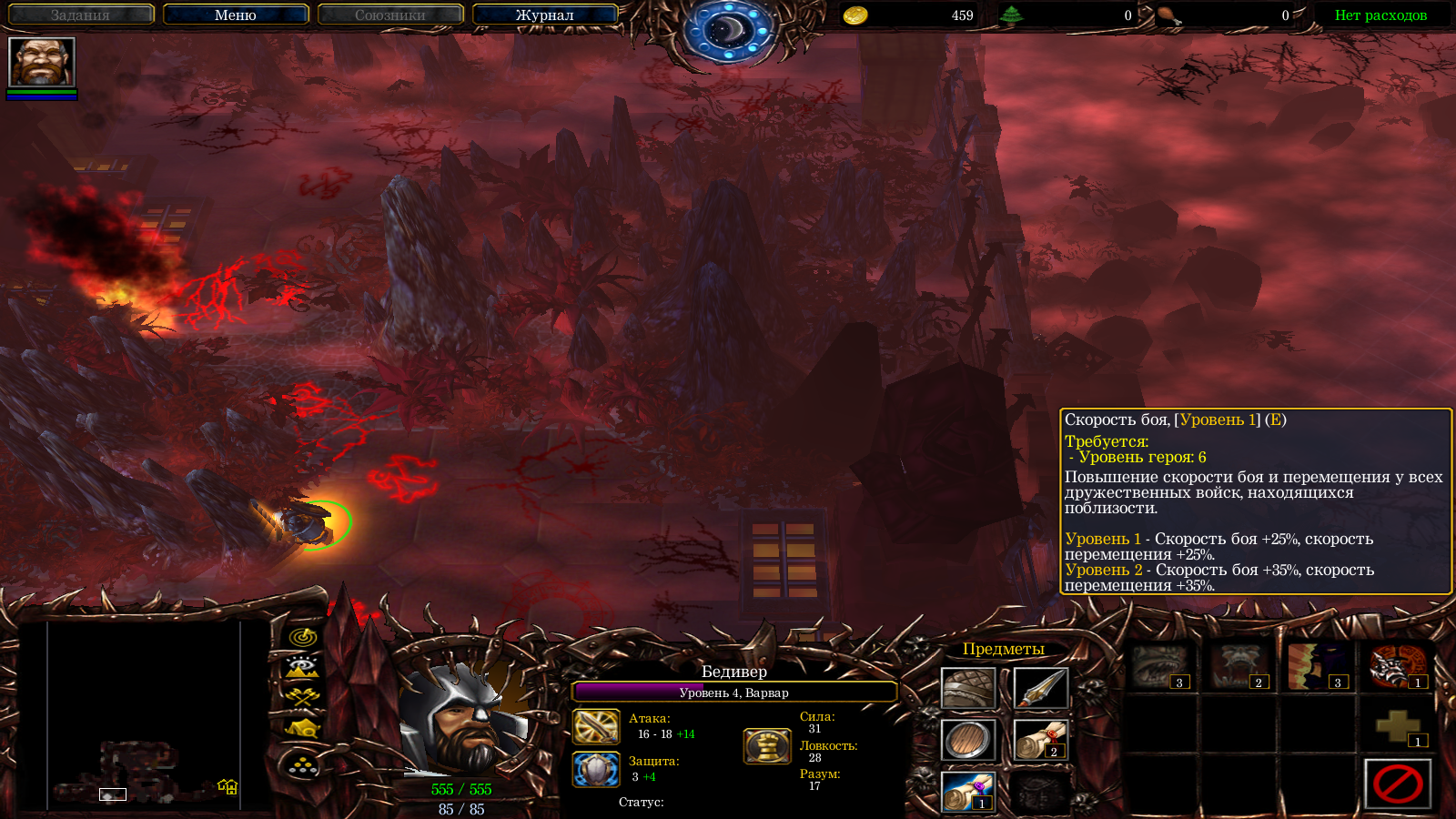
Task: Use the red-sealed scroll item
Action: point(1039,740)
